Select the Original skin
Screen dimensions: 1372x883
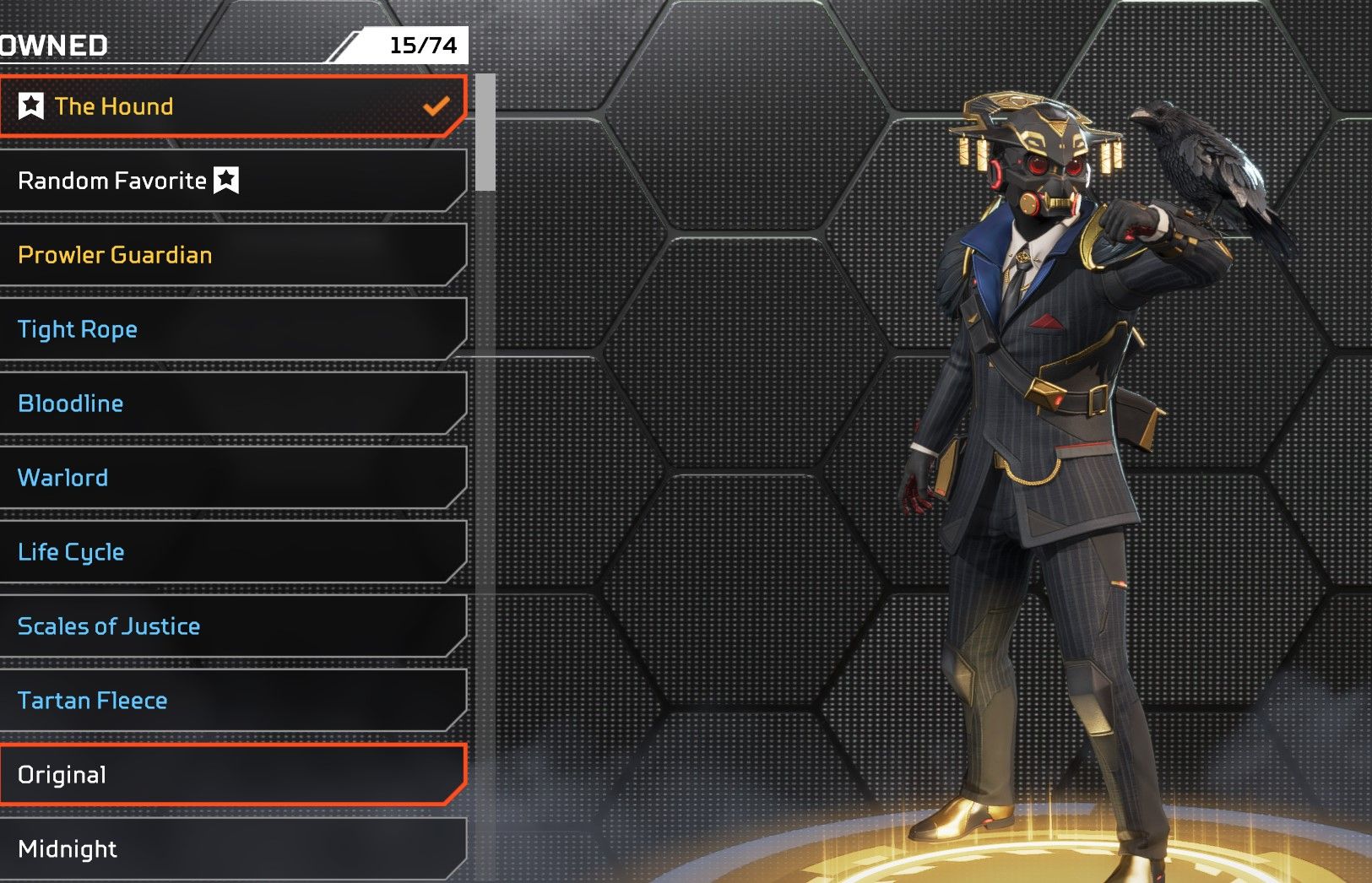click(232, 775)
